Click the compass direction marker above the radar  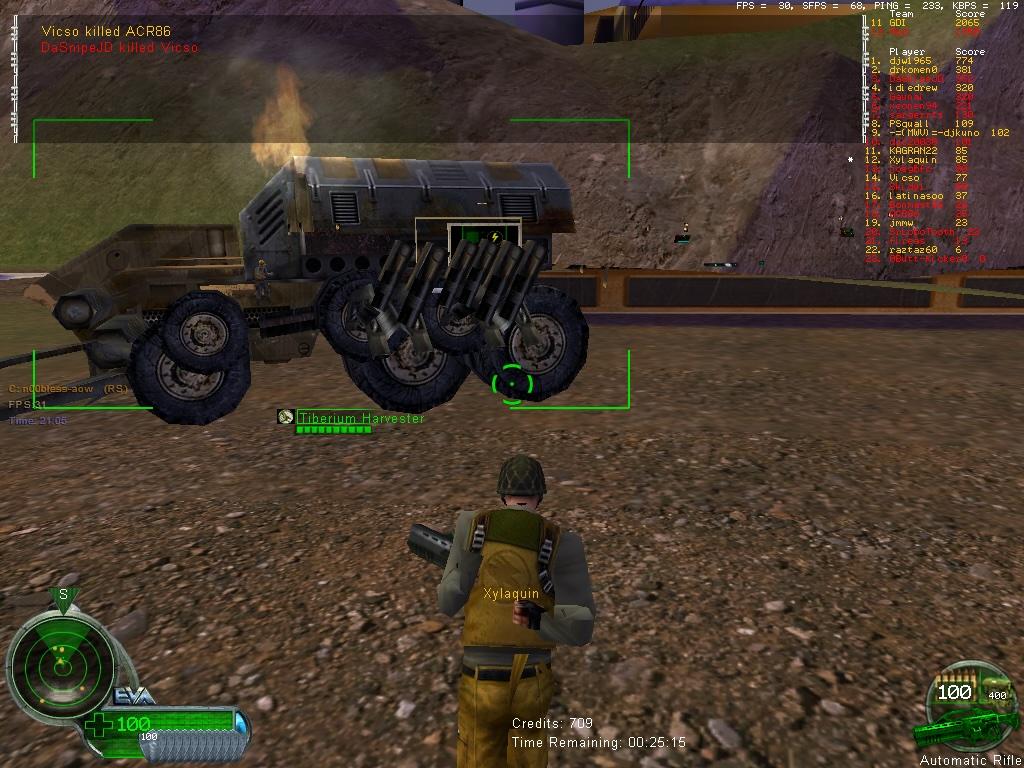[x=63, y=596]
